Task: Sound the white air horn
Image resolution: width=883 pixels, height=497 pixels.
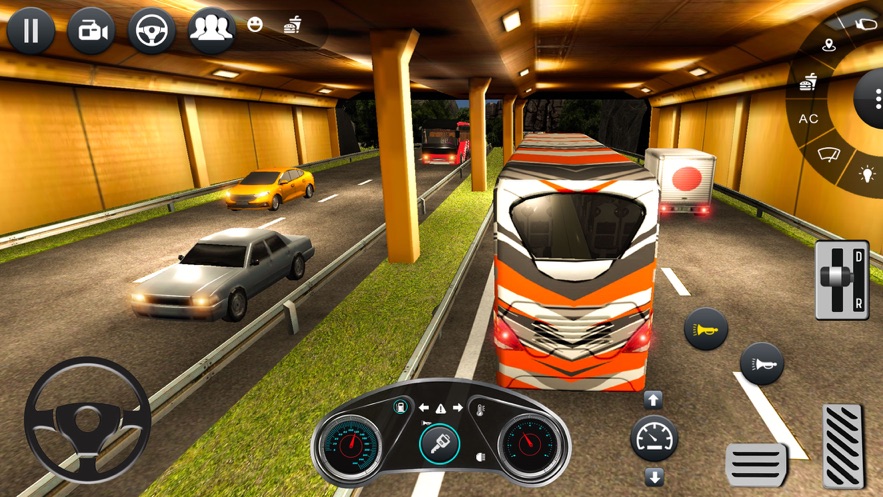Action: coord(761,363)
